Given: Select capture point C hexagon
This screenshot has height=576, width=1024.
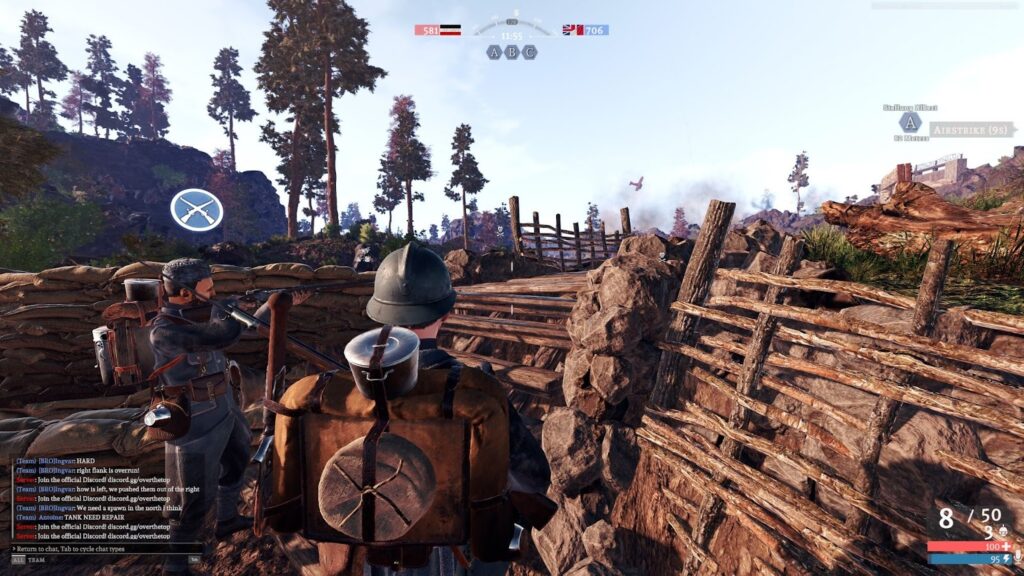Looking at the screenshot, I should point(530,52).
